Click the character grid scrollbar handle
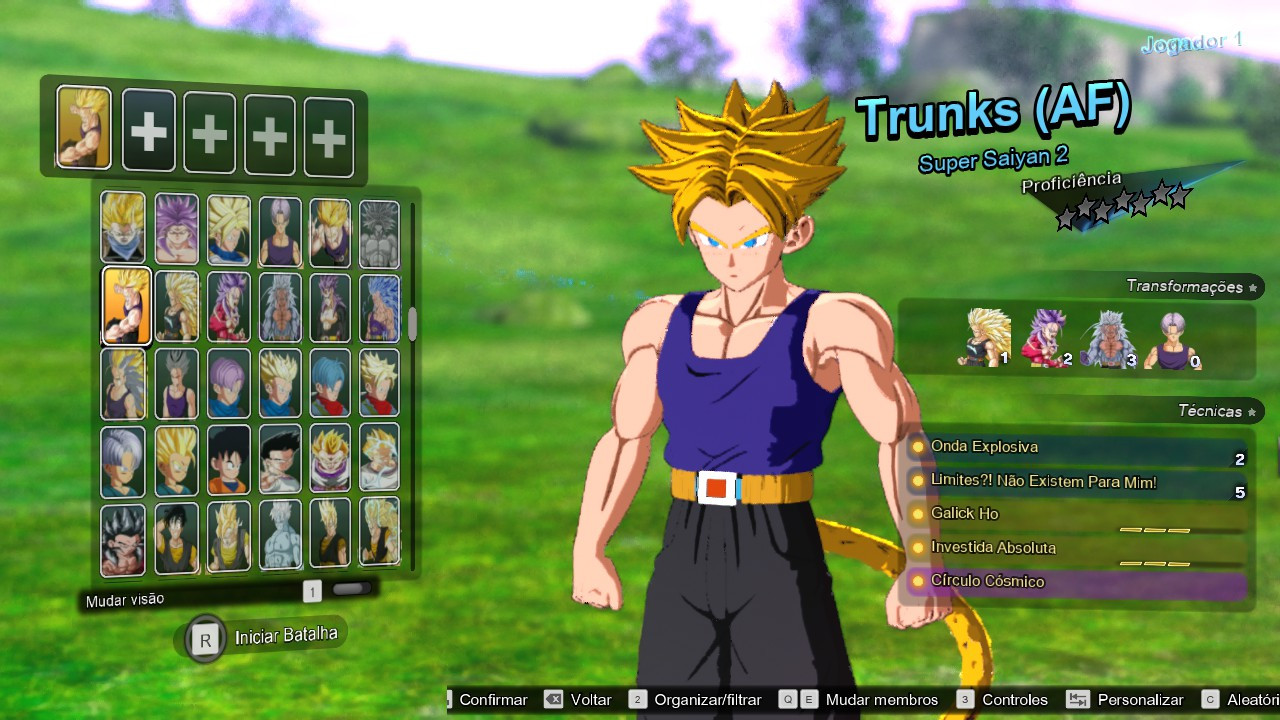The width and height of the screenshot is (1280, 720). tap(412, 324)
